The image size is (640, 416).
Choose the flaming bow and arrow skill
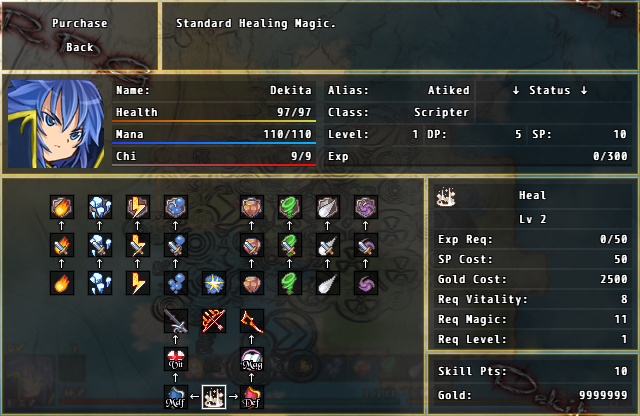click(214, 321)
